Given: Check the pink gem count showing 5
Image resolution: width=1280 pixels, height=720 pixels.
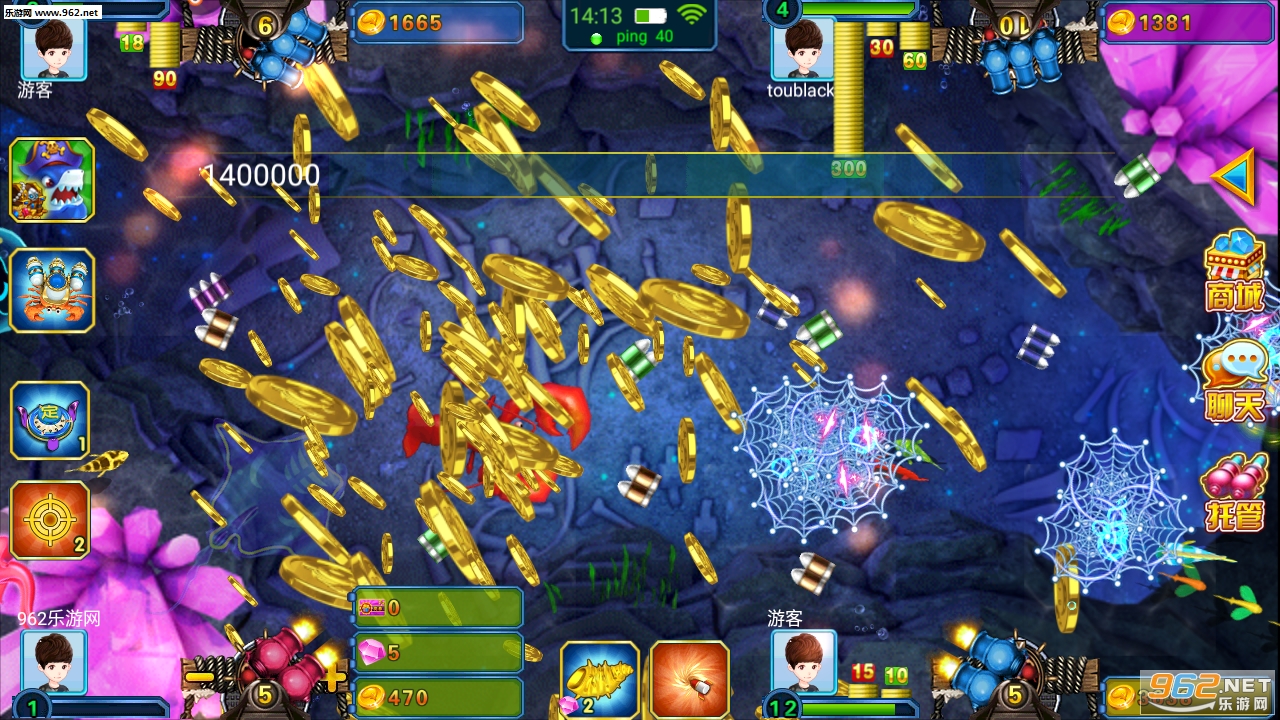Looking at the screenshot, I should [x=437, y=652].
